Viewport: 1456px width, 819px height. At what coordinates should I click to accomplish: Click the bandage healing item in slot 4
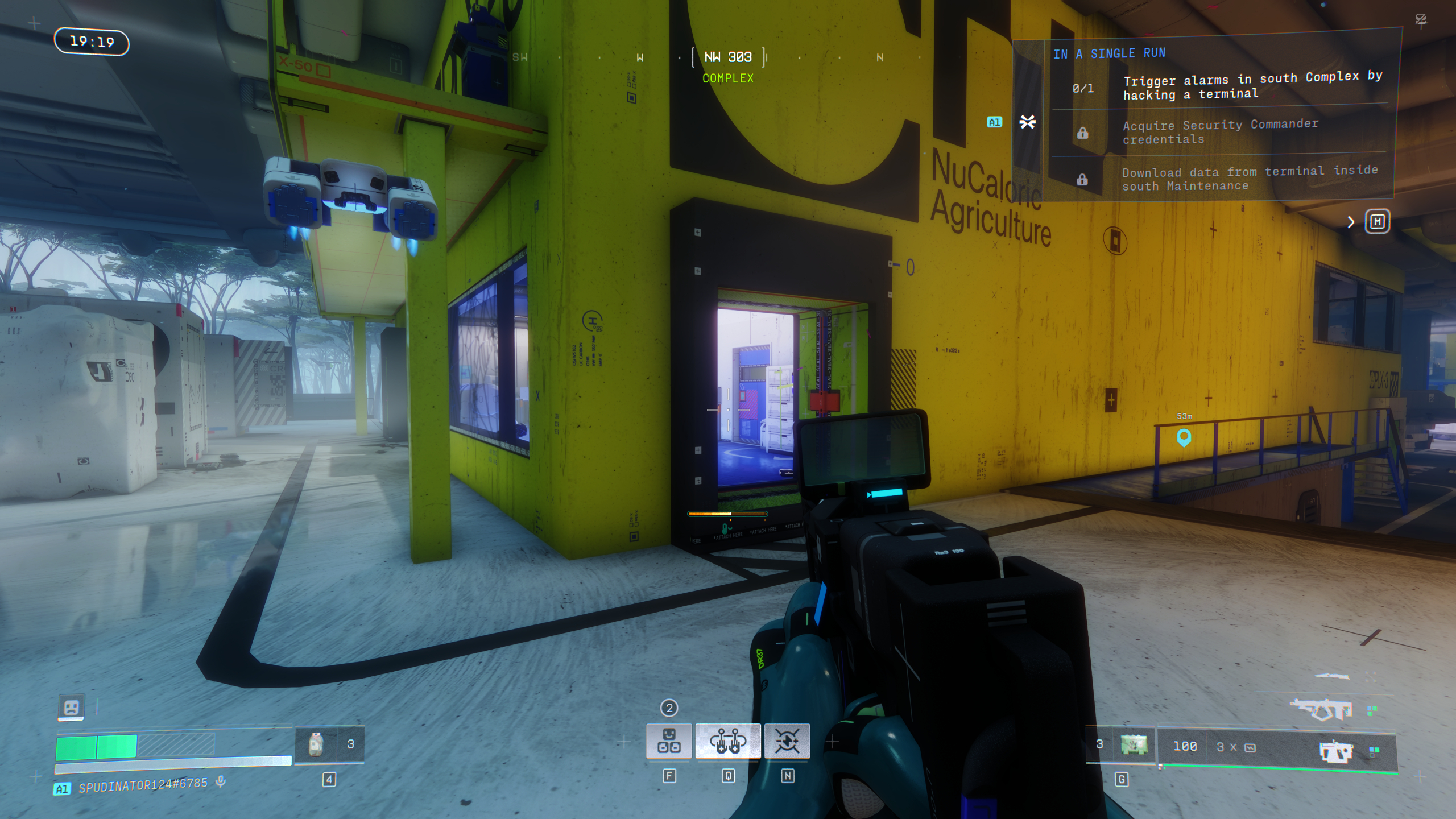[x=317, y=745]
